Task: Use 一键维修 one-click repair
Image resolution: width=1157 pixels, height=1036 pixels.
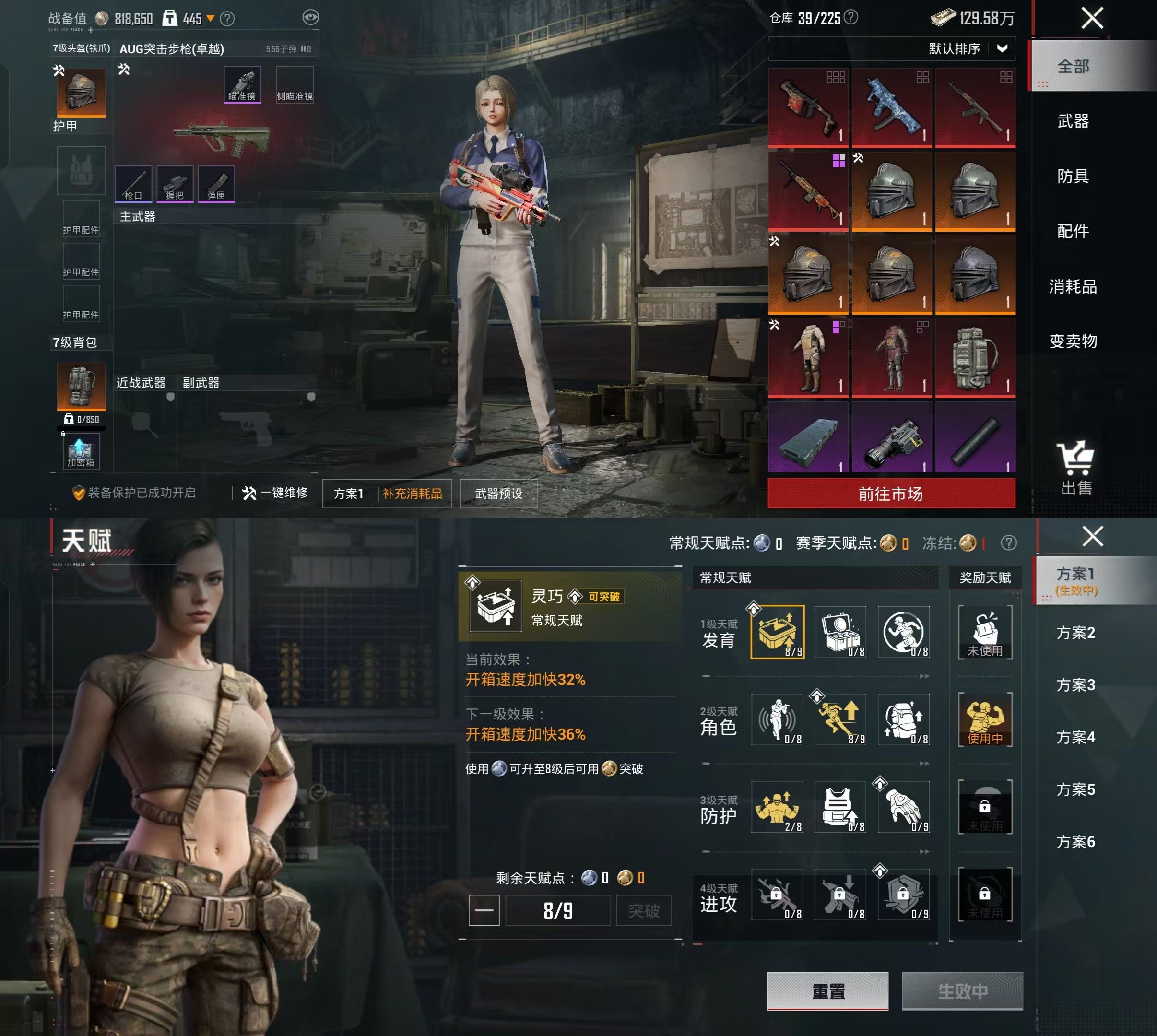Action: tap(276, 493)
